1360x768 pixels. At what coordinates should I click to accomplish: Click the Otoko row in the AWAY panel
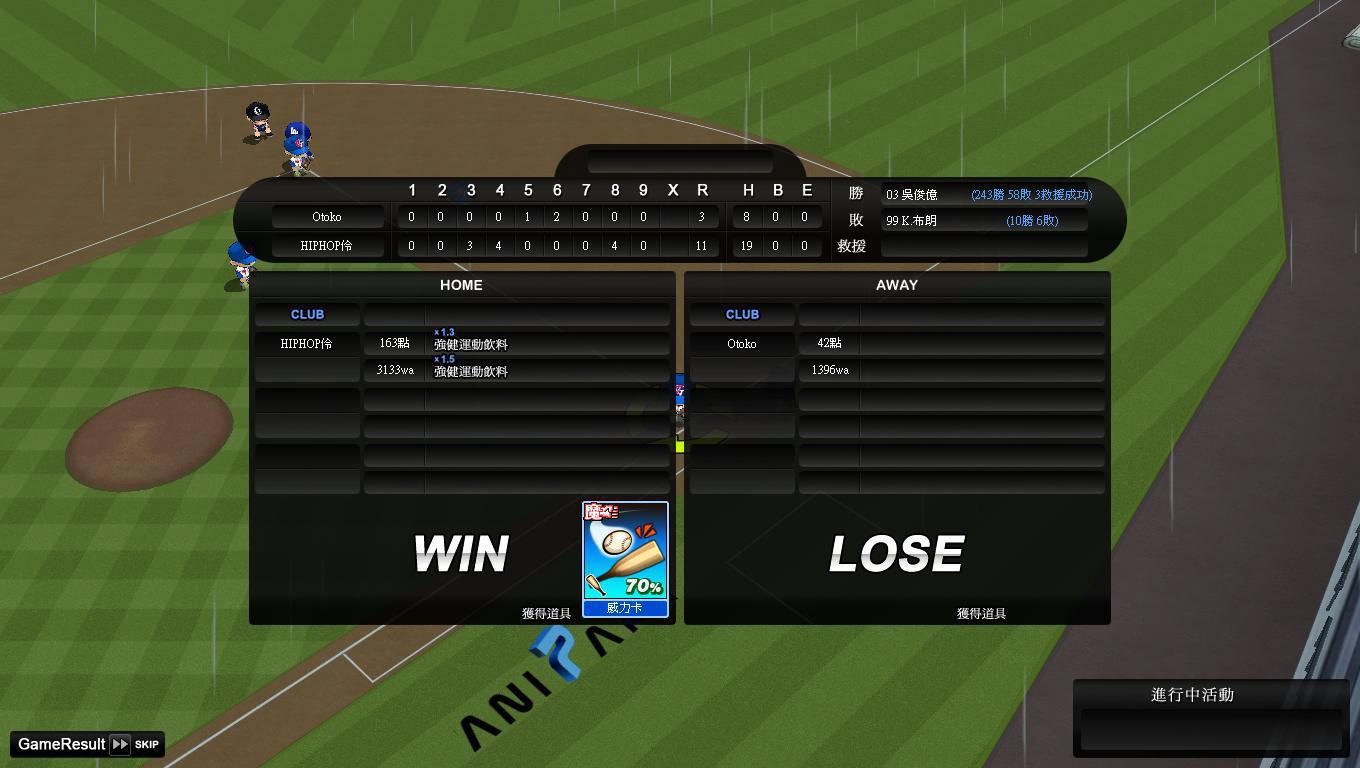pyautogui.click(x=742, y=344)
